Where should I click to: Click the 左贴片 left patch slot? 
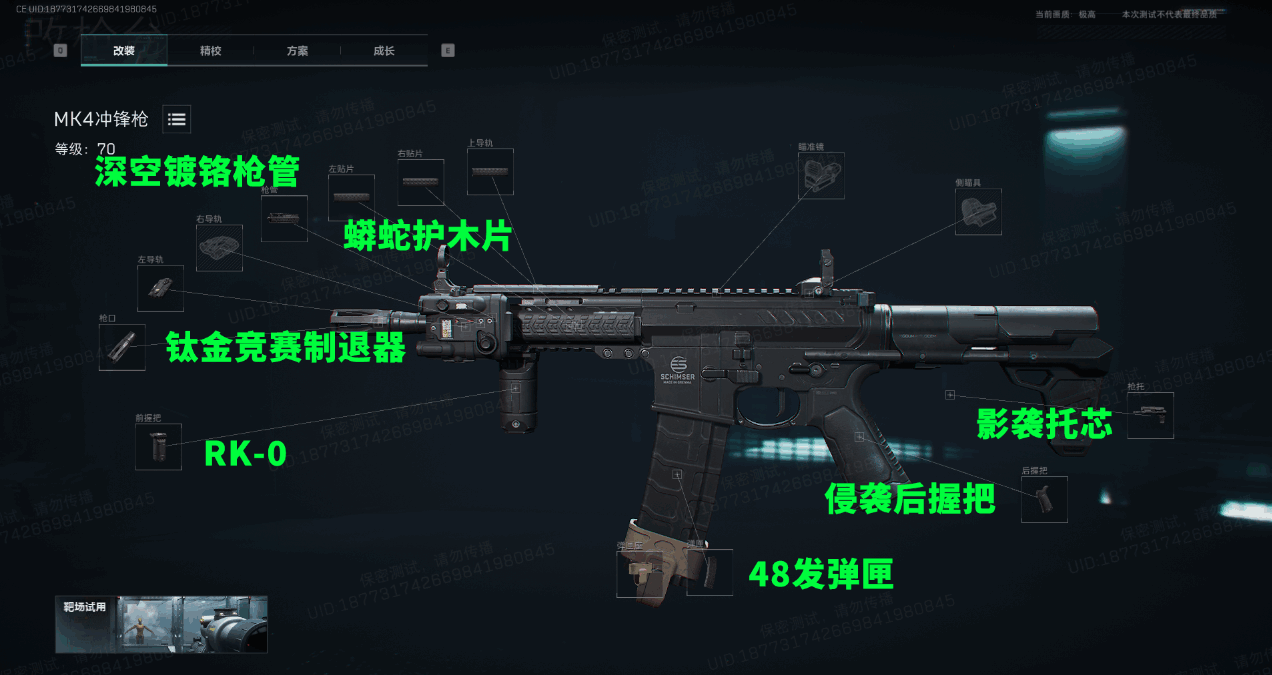[351, 197]
